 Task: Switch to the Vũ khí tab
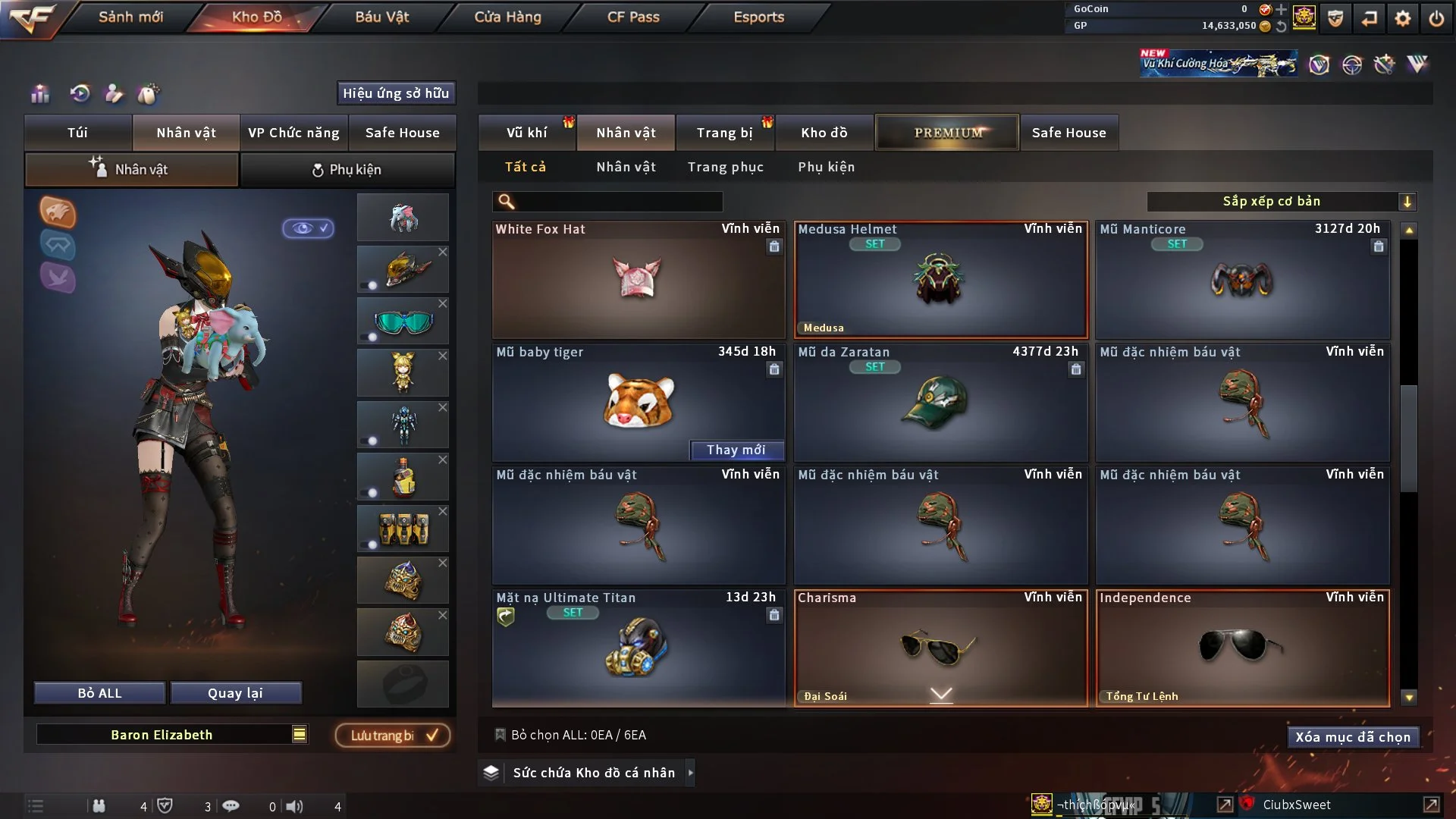click(x=526, y=133)
